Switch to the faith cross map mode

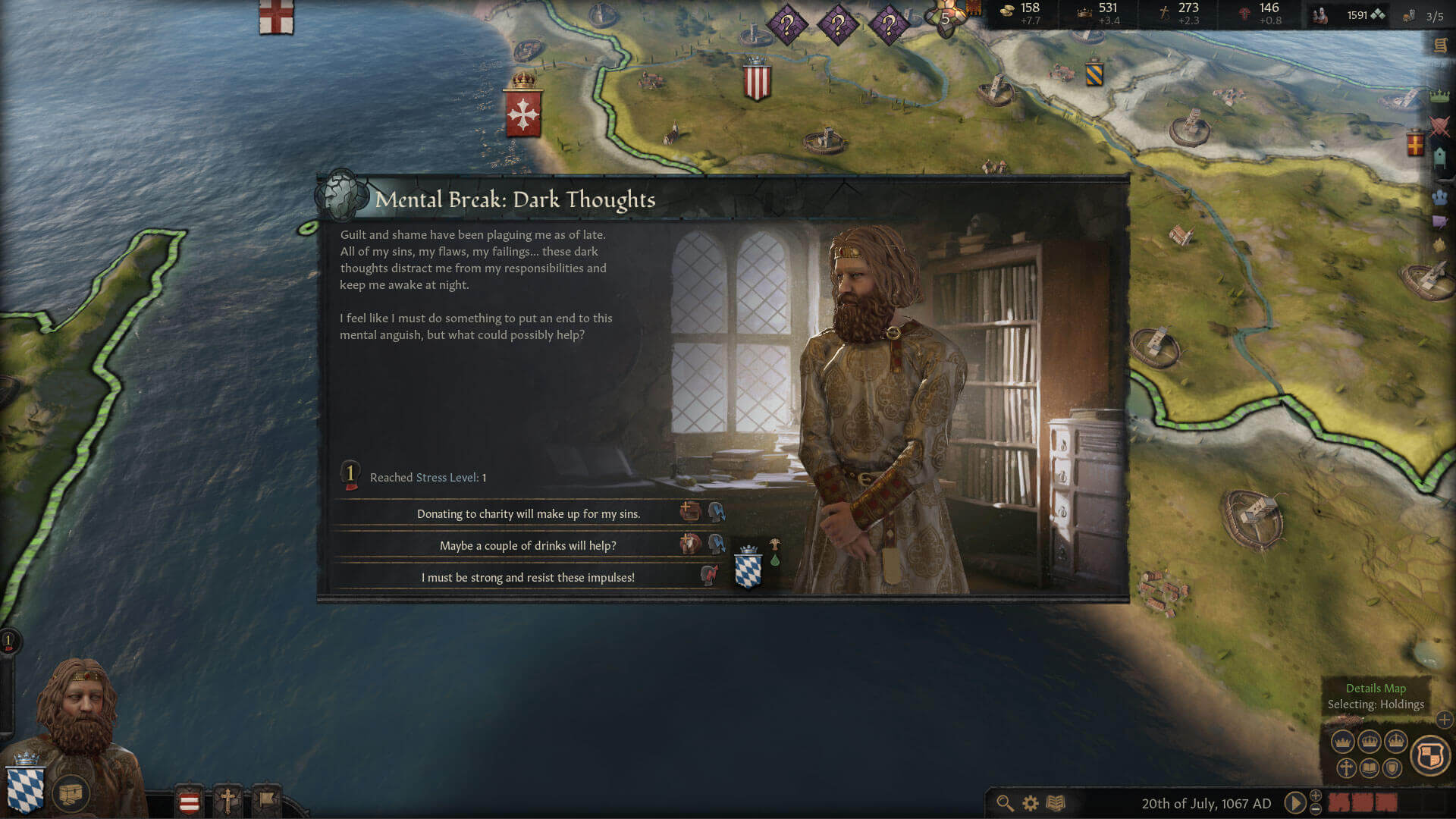point(1346,768)
